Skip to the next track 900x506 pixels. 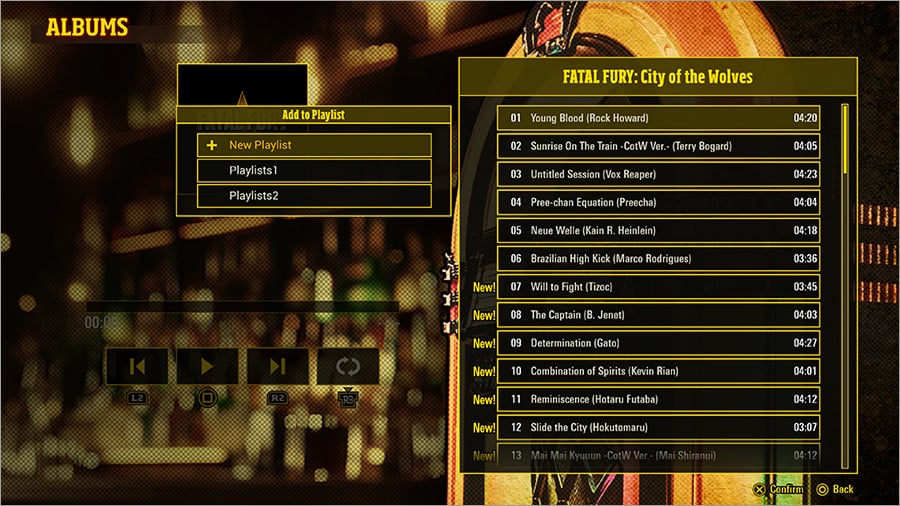278,367
